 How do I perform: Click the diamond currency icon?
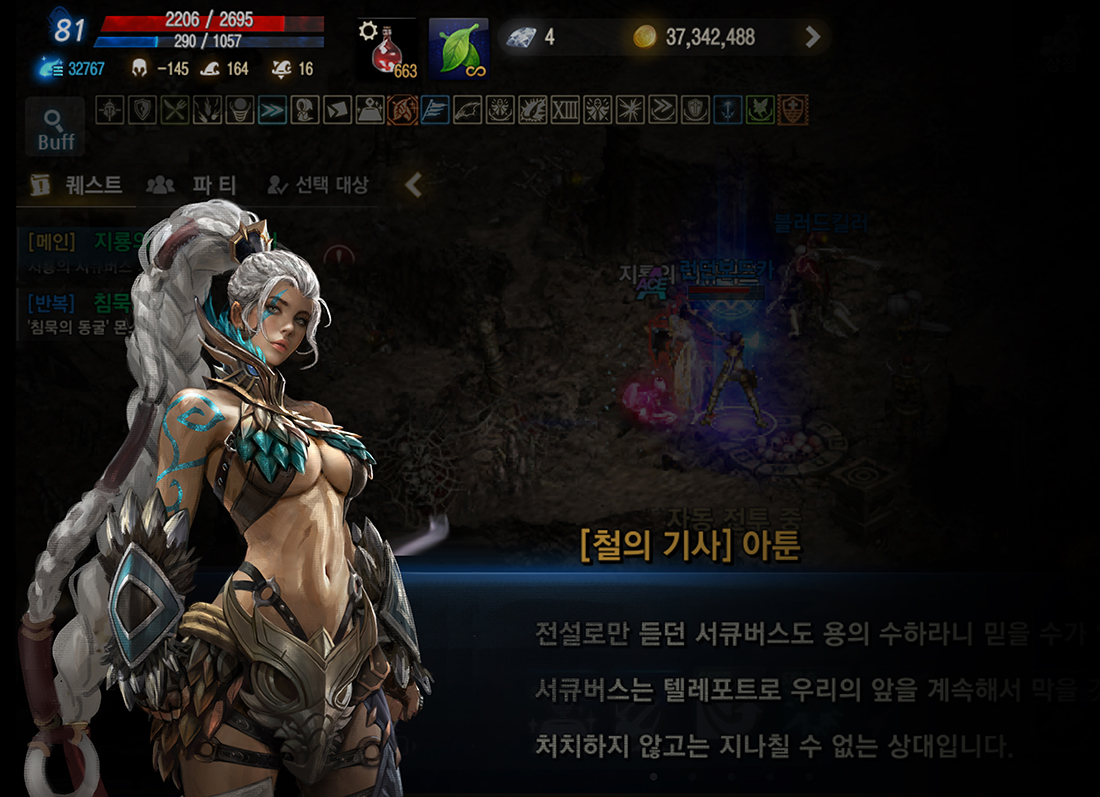pyautogui.click(x=520, y=38)
